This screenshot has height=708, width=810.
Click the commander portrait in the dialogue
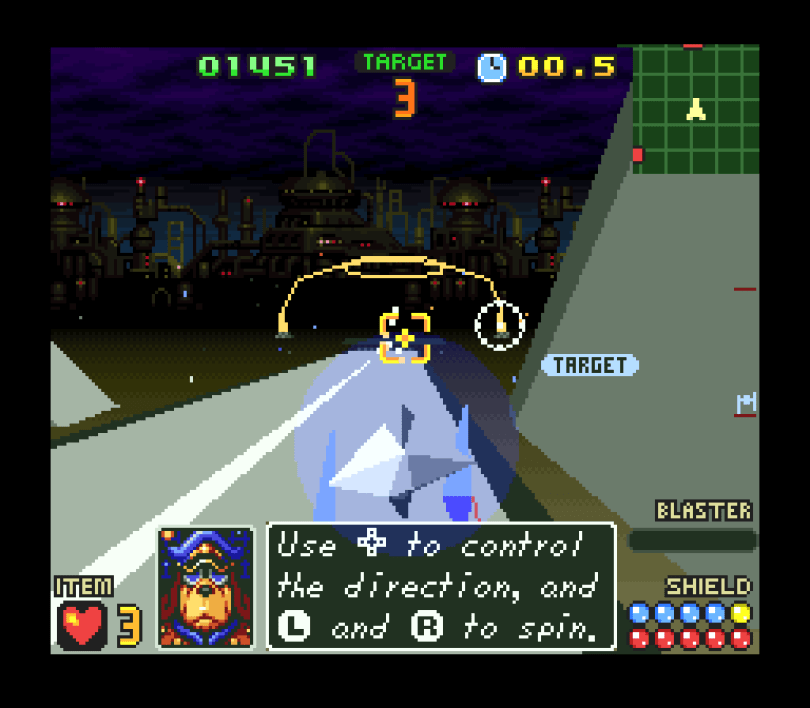coord(207,589)
